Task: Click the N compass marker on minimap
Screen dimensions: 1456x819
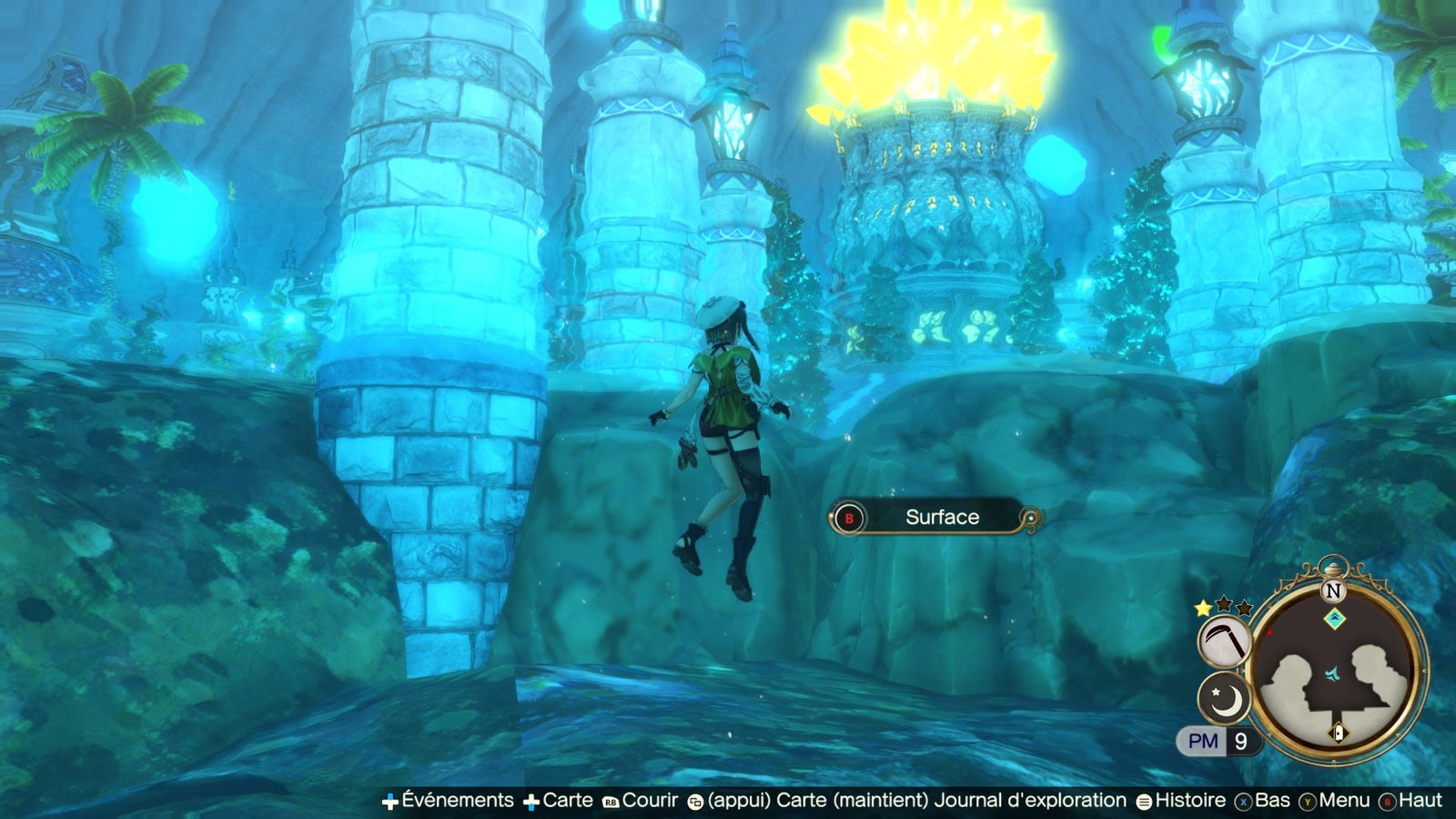Action: (1333, 591)
